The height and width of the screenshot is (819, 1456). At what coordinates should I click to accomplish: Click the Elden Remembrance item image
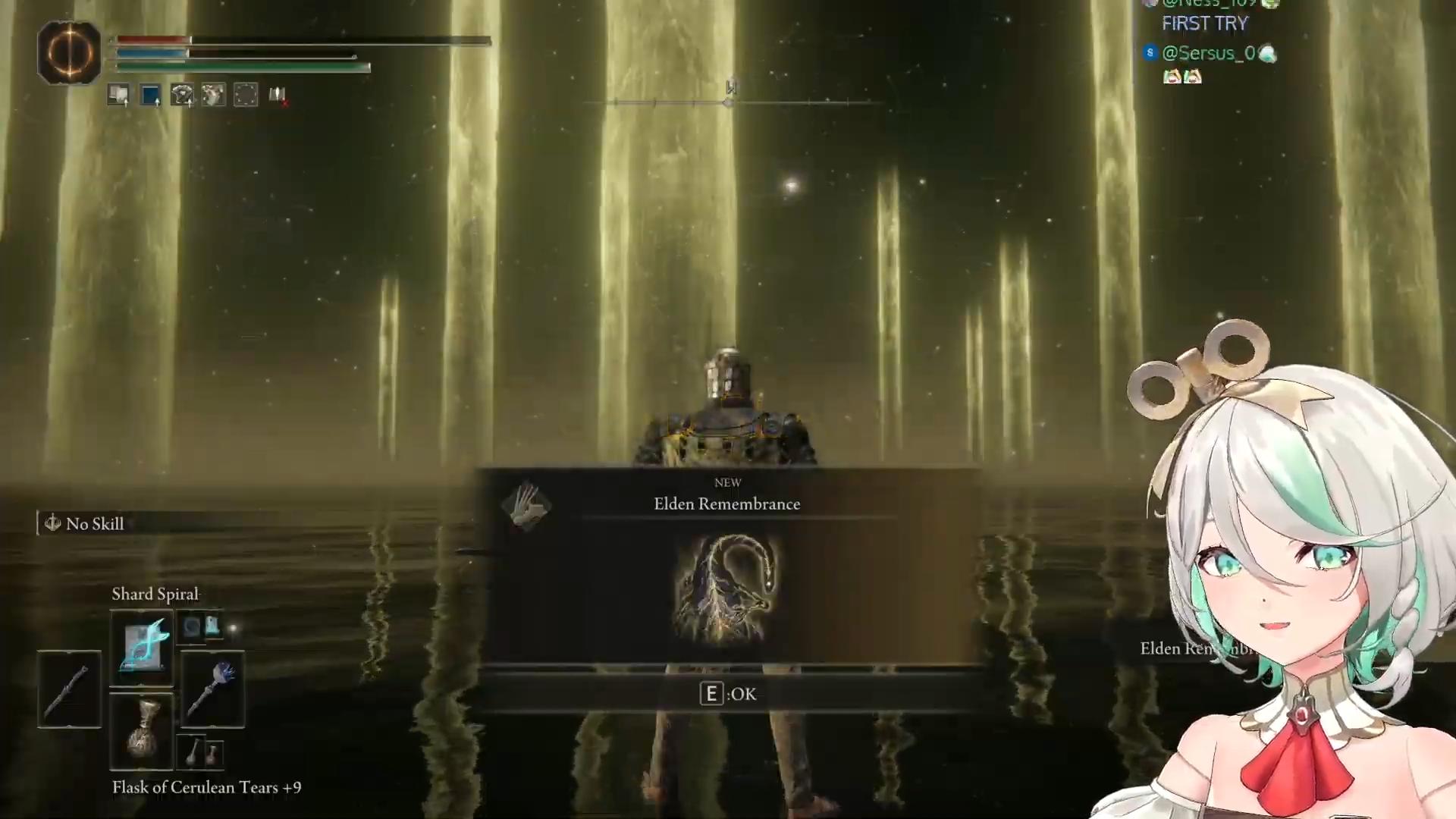727,589
